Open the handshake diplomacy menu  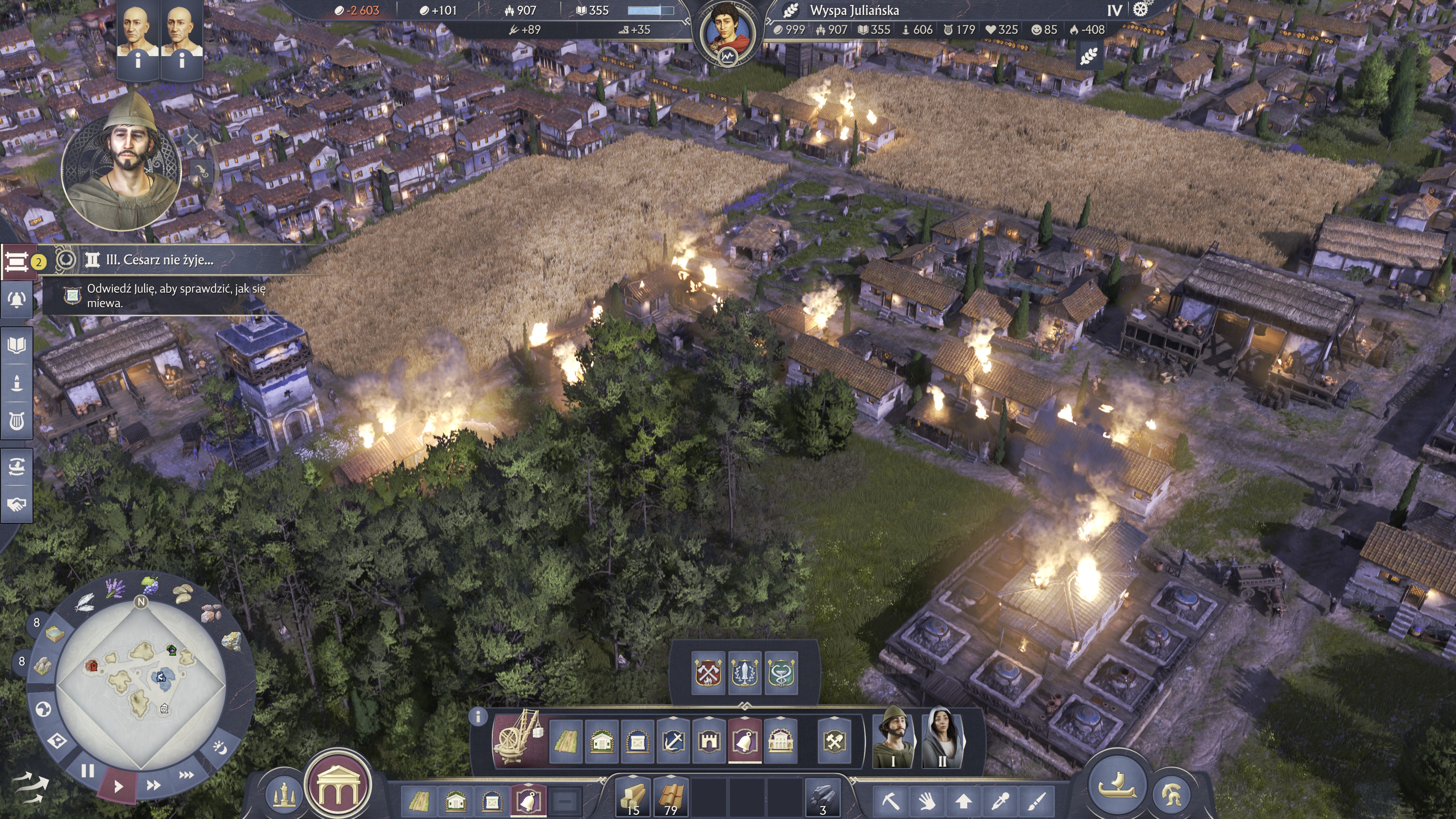[x=16, y=504]
